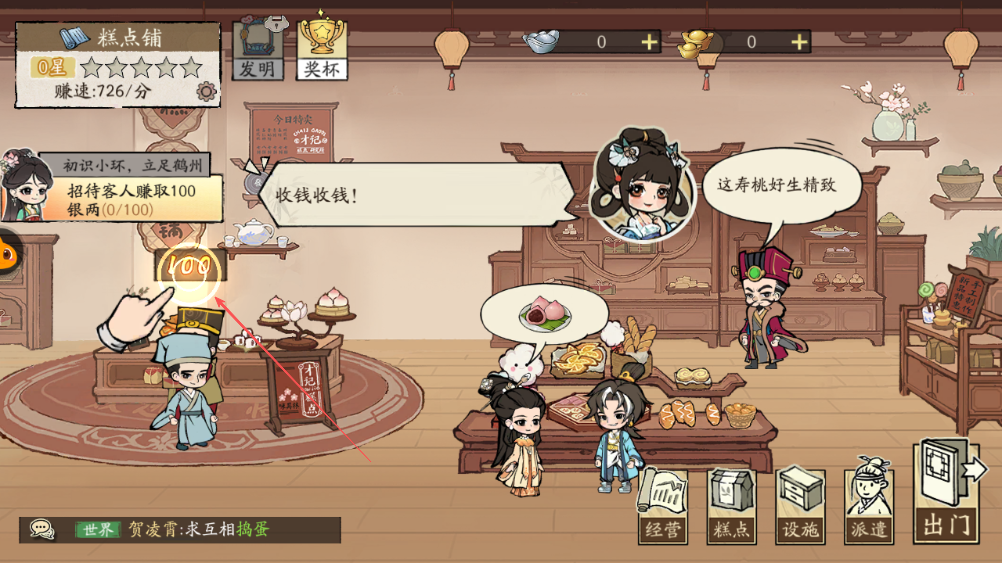Open the 发明 invention menu

(x=258, y=50)
